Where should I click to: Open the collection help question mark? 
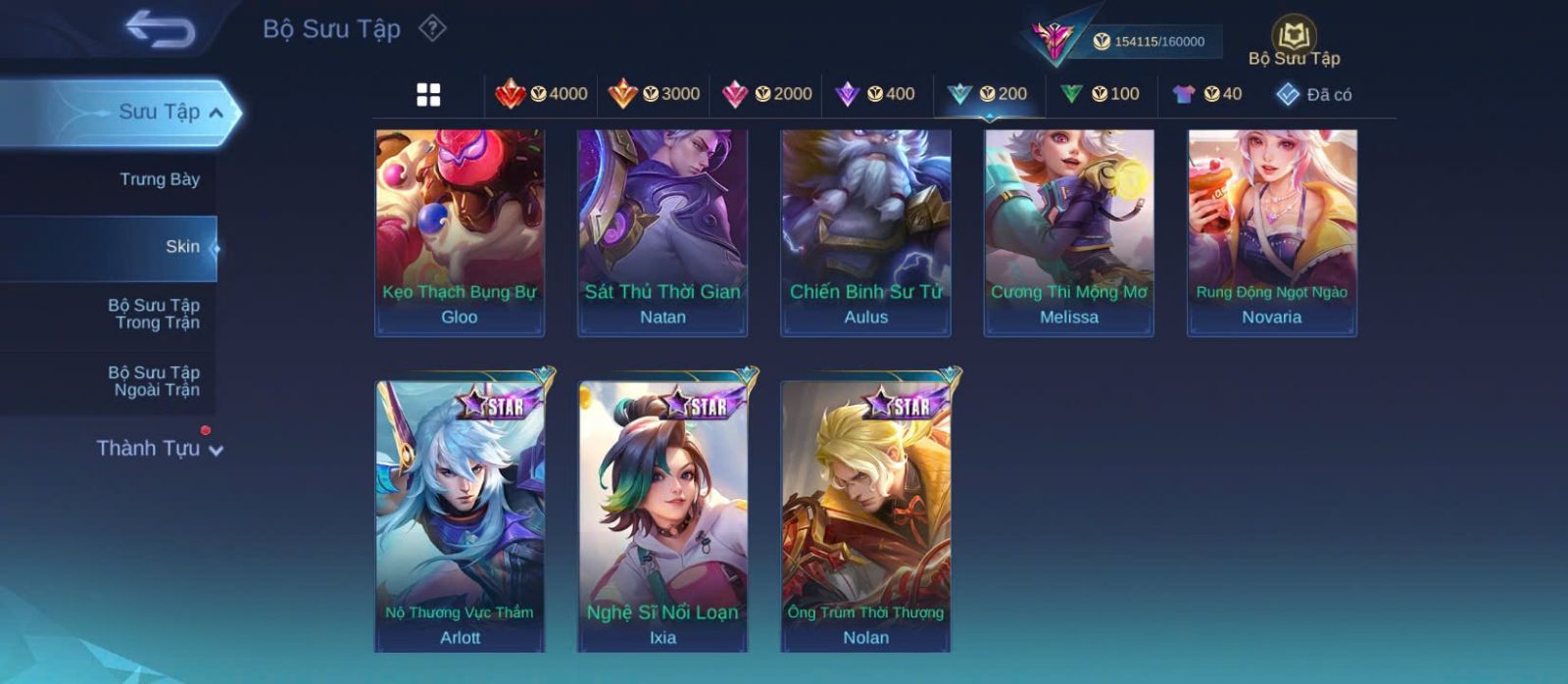point(432,28)
